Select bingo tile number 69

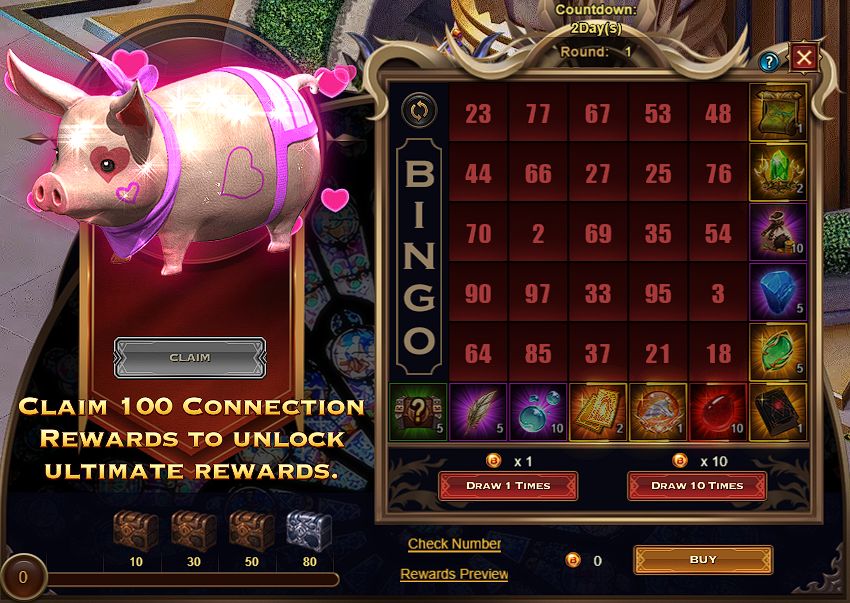point(598,233)
